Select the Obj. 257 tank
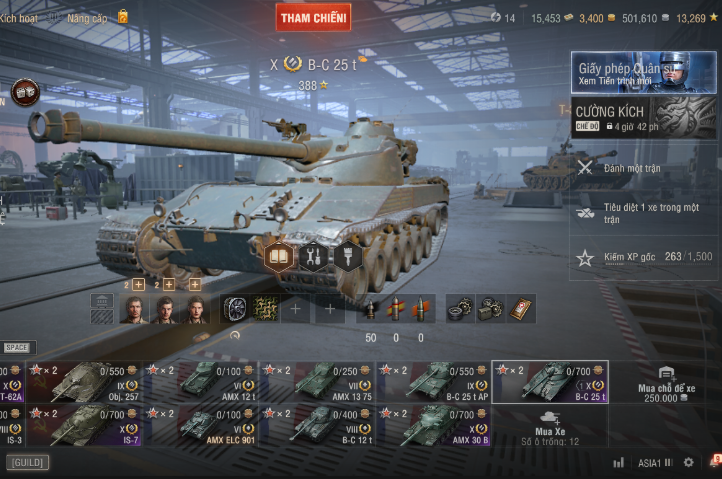Viewport: 722px width, 479px height. click(x=89, y=382)
